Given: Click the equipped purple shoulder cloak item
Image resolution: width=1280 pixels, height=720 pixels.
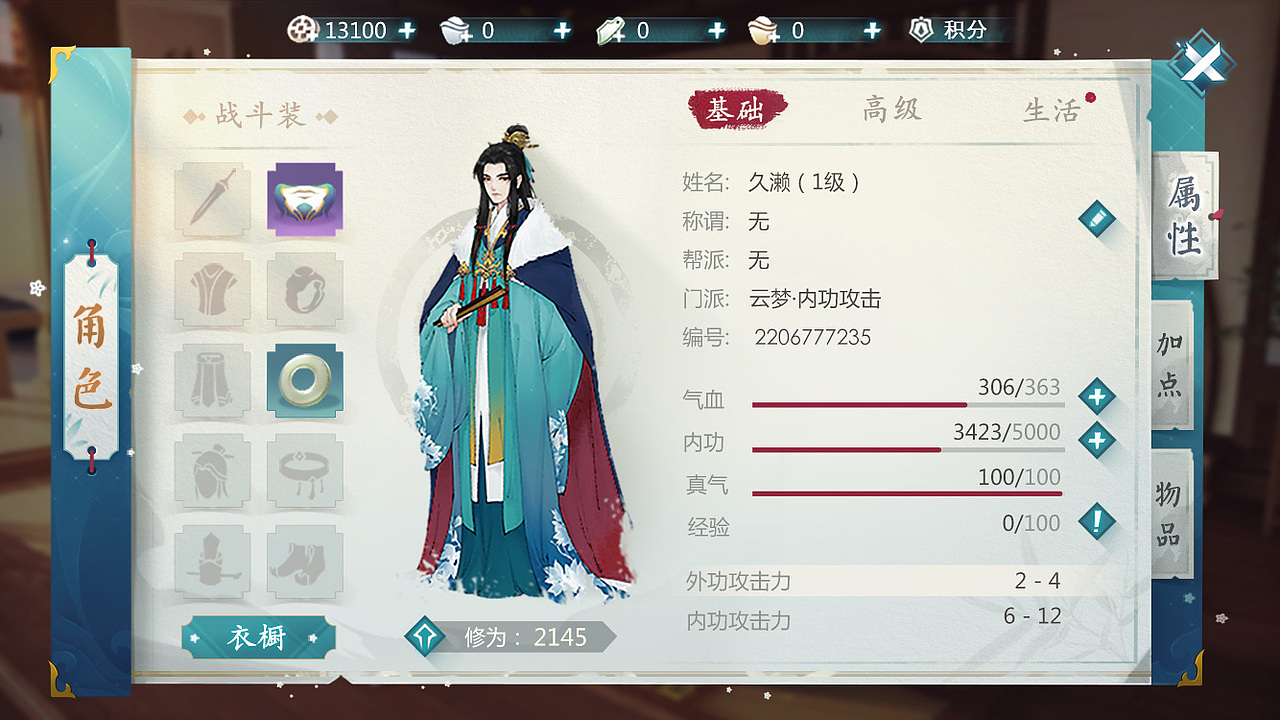Looking at the screenshot, I should point(305,200).
